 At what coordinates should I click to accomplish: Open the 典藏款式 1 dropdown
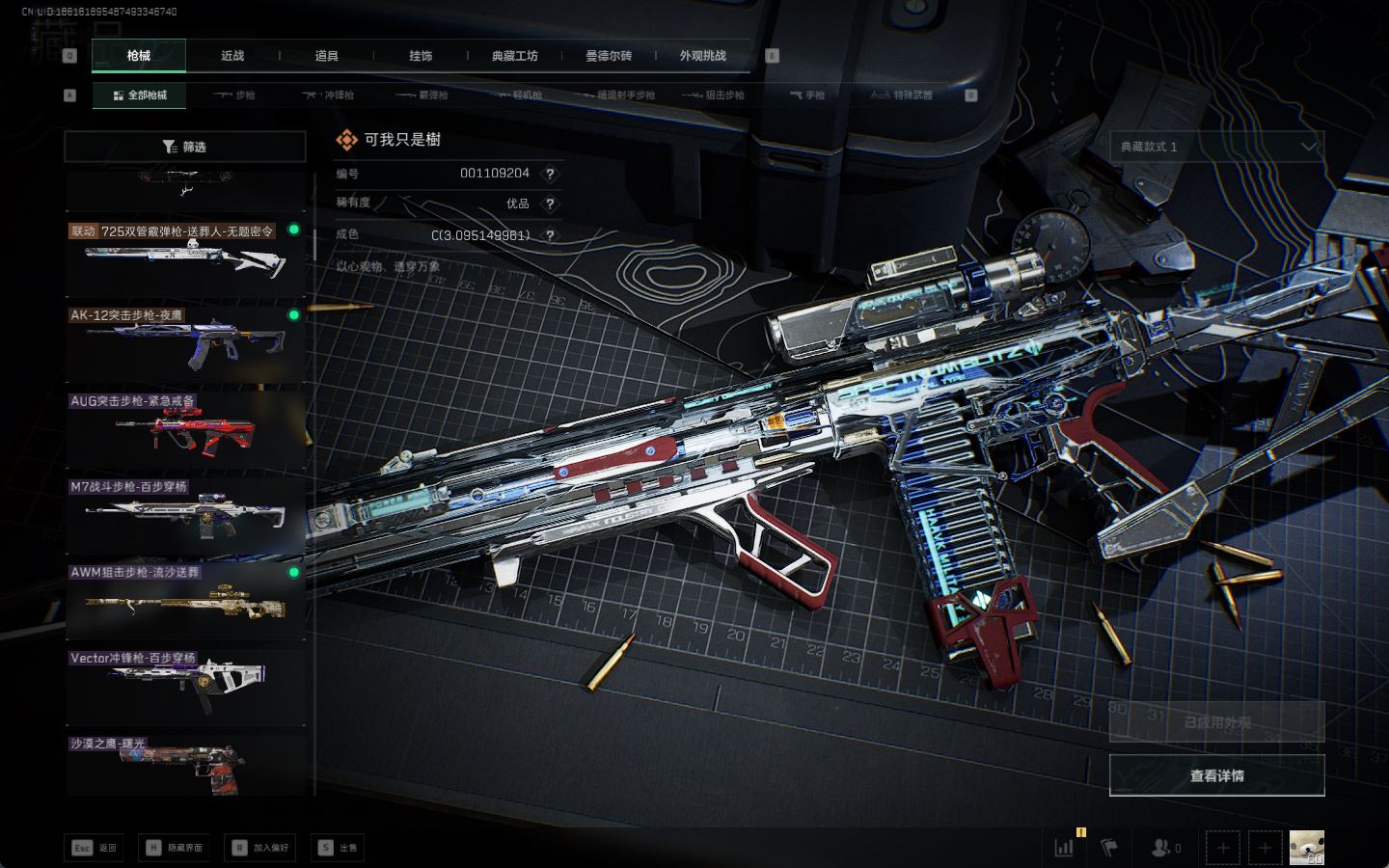pyautogui.click(x=1216, y=147)
